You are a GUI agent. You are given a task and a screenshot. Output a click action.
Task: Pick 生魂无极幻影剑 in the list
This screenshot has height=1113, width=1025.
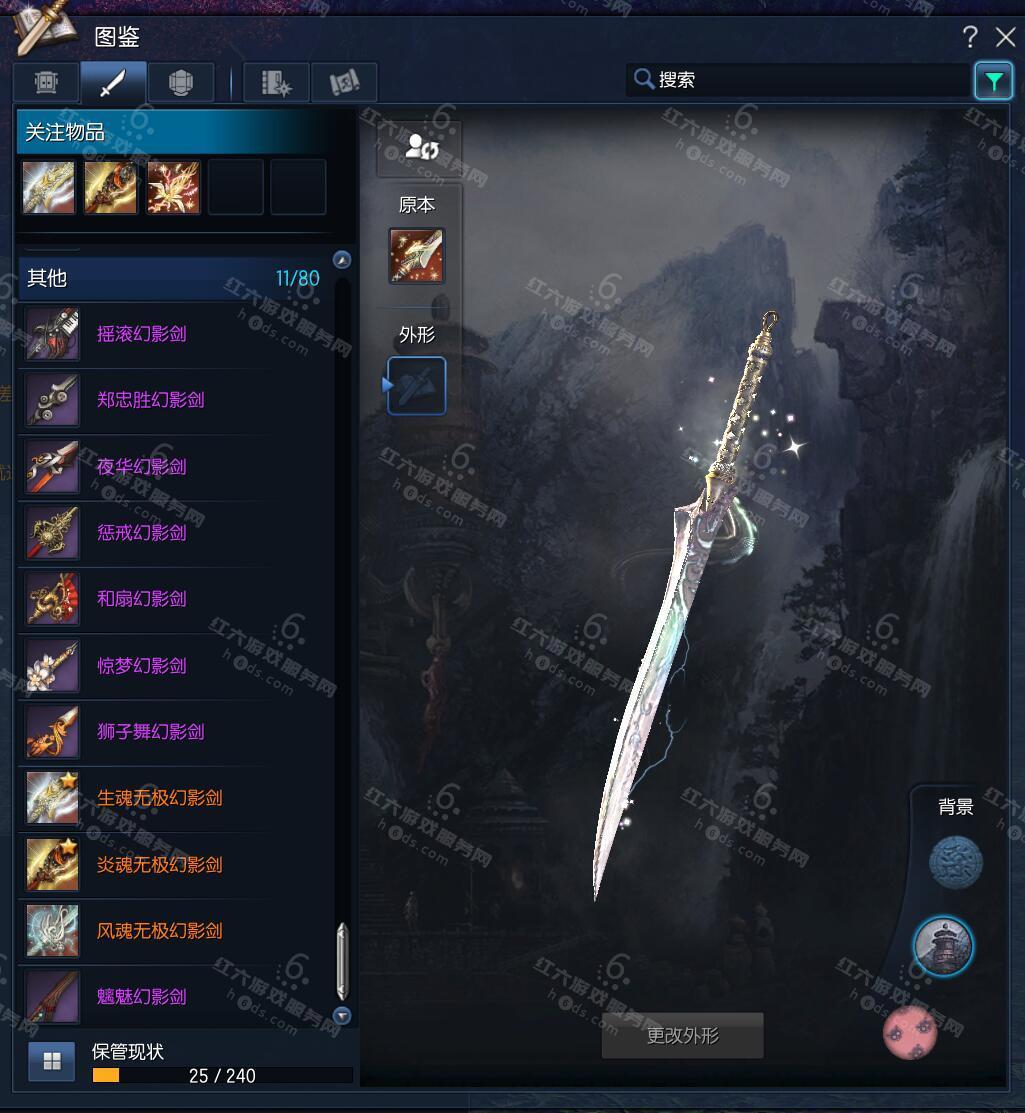[159, 798]
